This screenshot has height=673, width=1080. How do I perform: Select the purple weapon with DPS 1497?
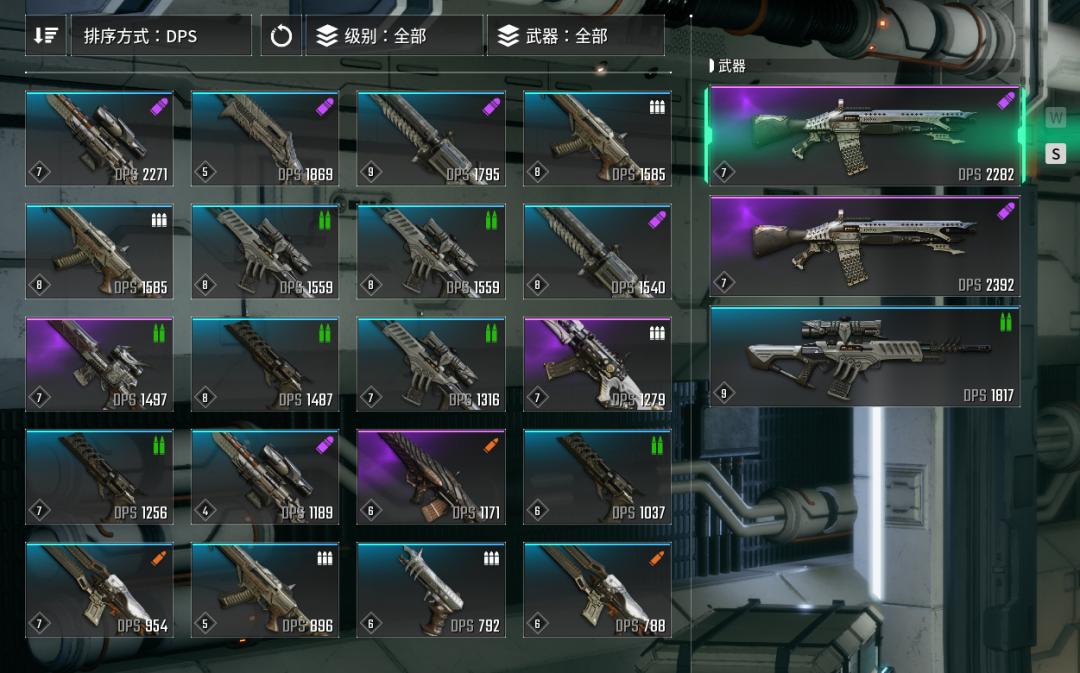point(99,365)
